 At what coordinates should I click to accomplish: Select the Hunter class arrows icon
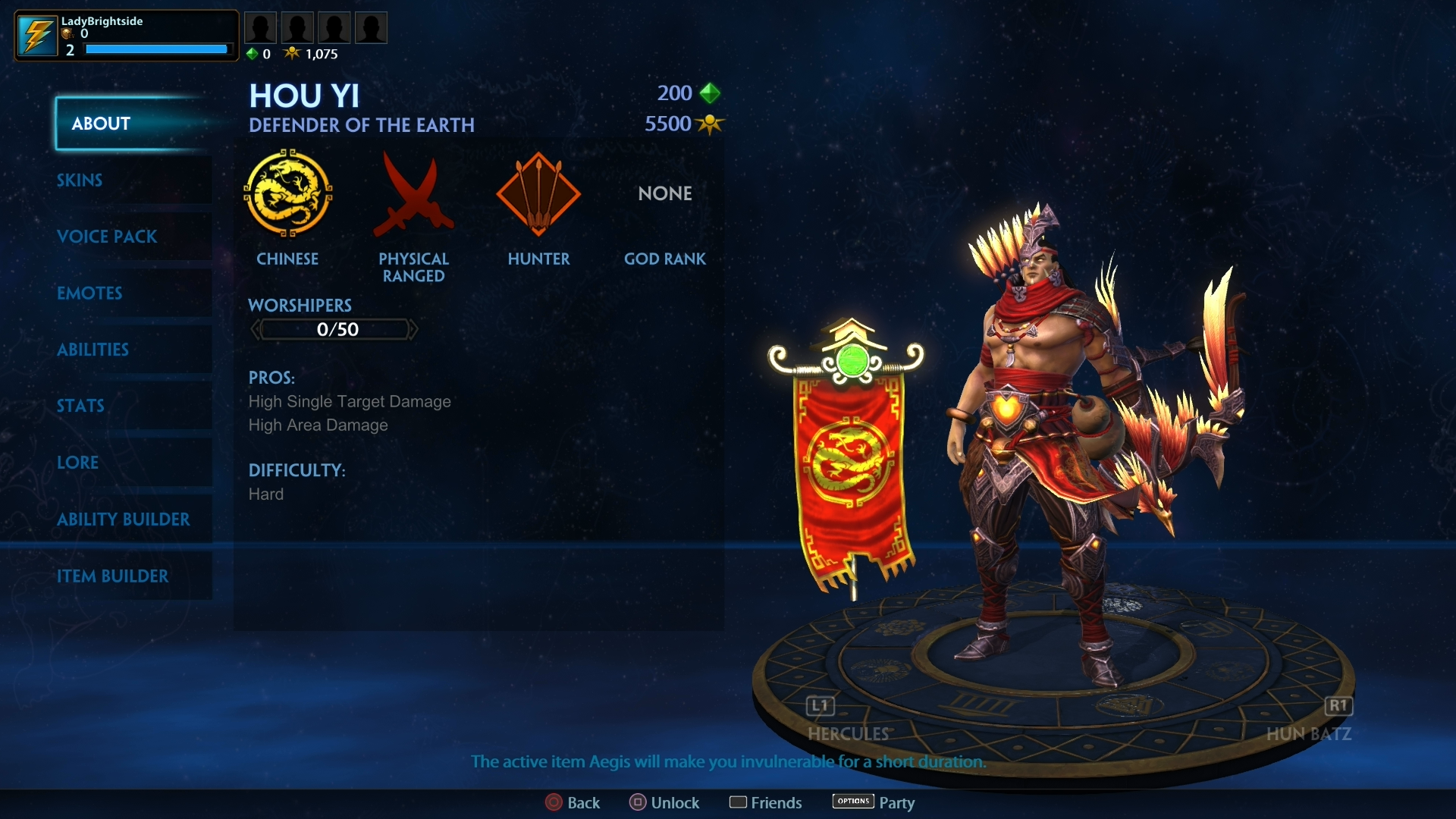click(539, 195)
